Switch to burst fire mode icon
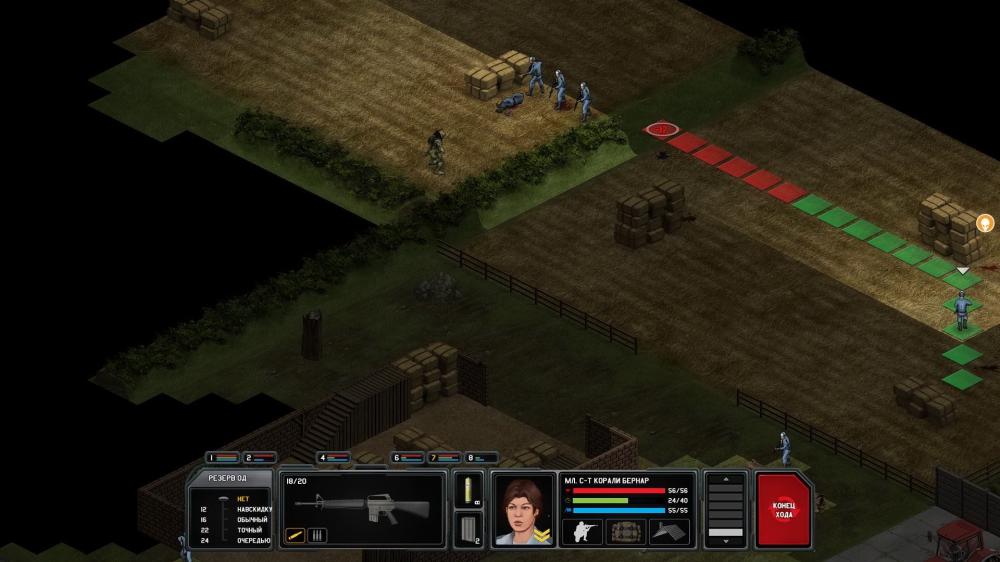This screenshot has height=562, width=1000. 316,535
